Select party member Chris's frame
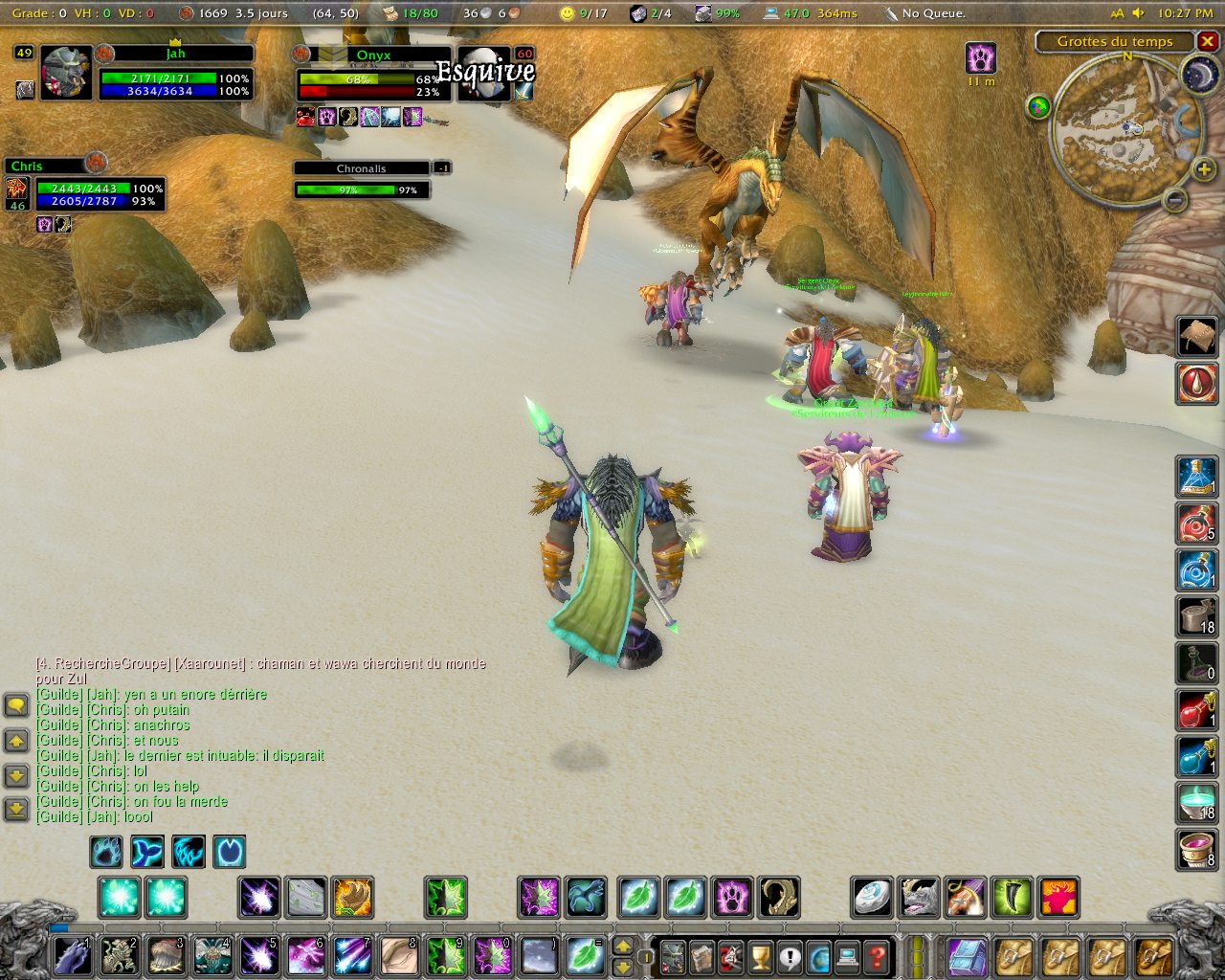 coord(84,188)
